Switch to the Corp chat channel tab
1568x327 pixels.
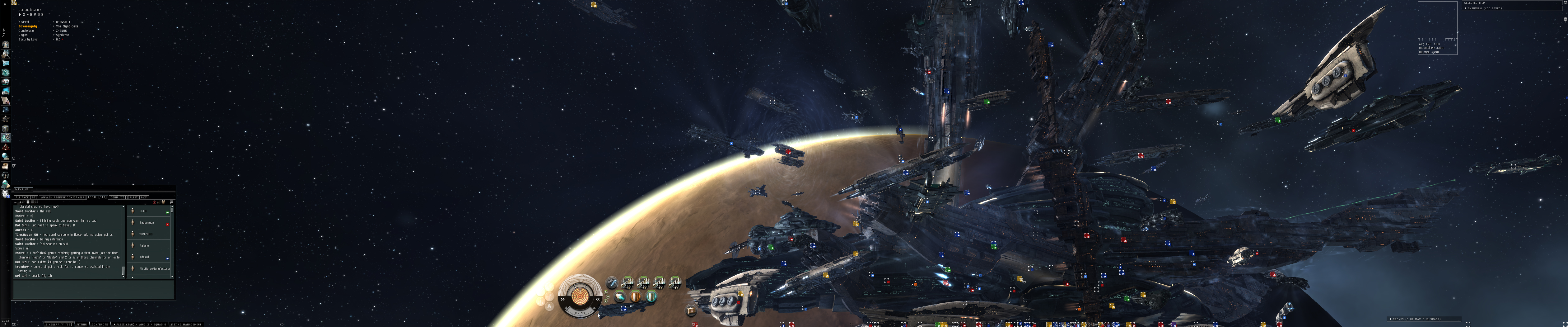pyautogui.click(x=118, y=197)
